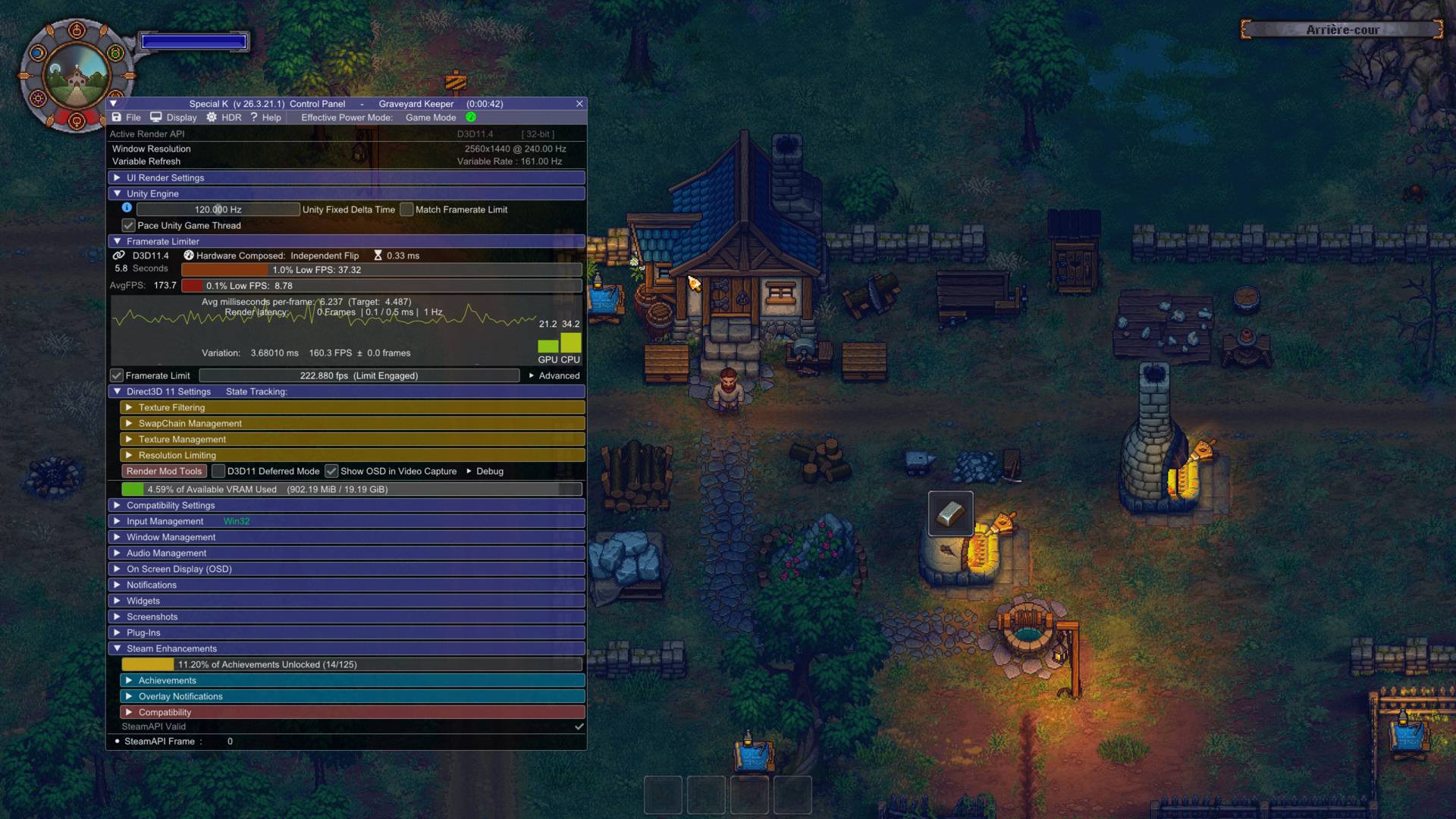Expand the Input Management section
Screen dimensions: 1456x819
165,522
